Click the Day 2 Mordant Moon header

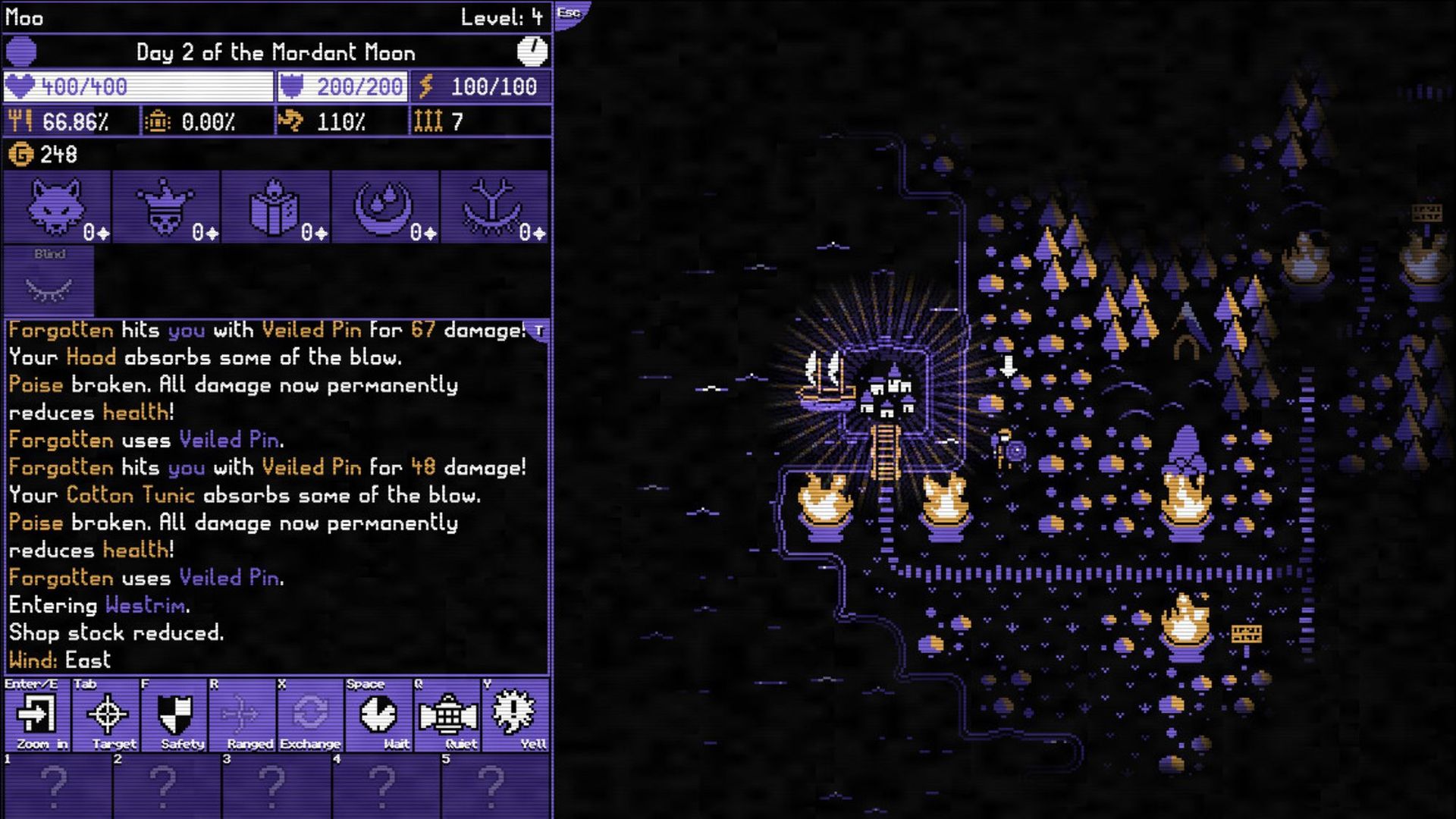click(x=275, y=53)
